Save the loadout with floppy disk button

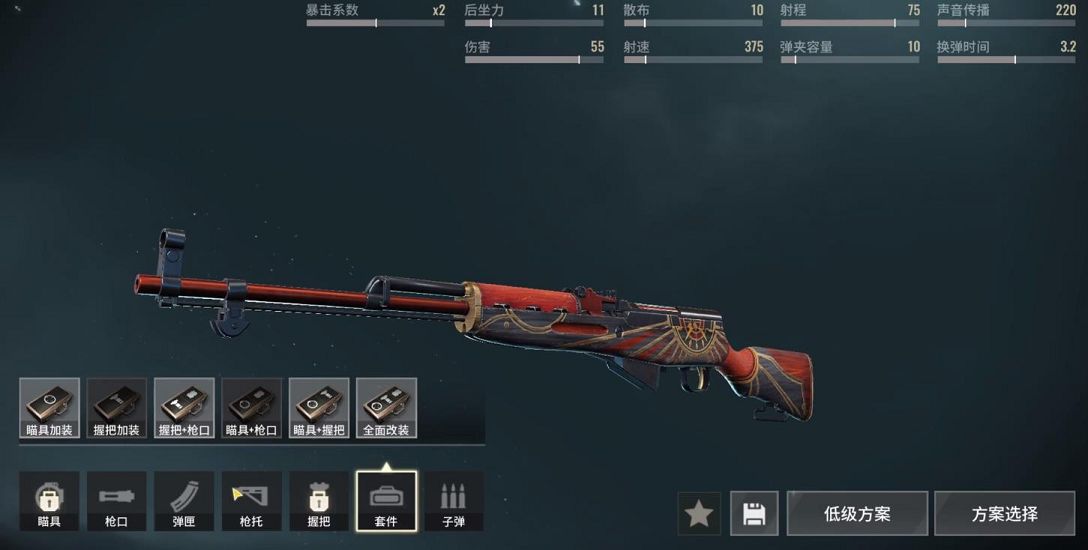point(754,514)
